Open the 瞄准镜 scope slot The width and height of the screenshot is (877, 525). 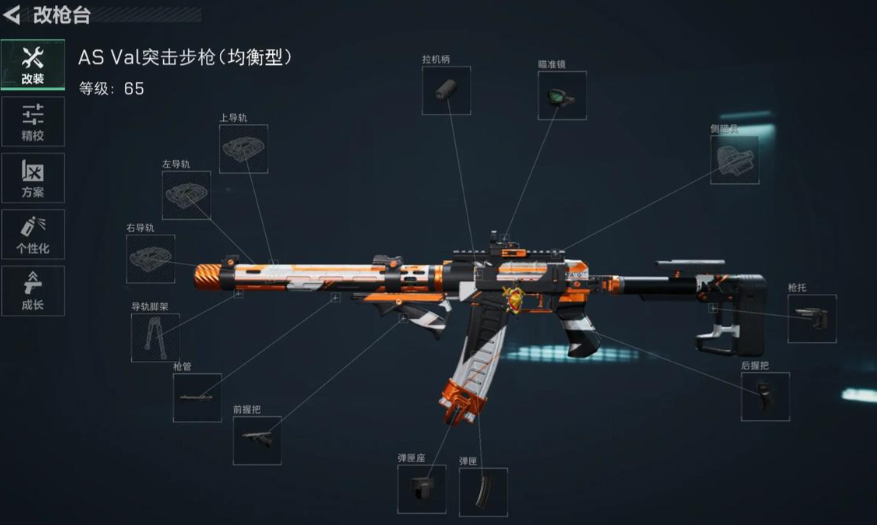pos(562,96)
